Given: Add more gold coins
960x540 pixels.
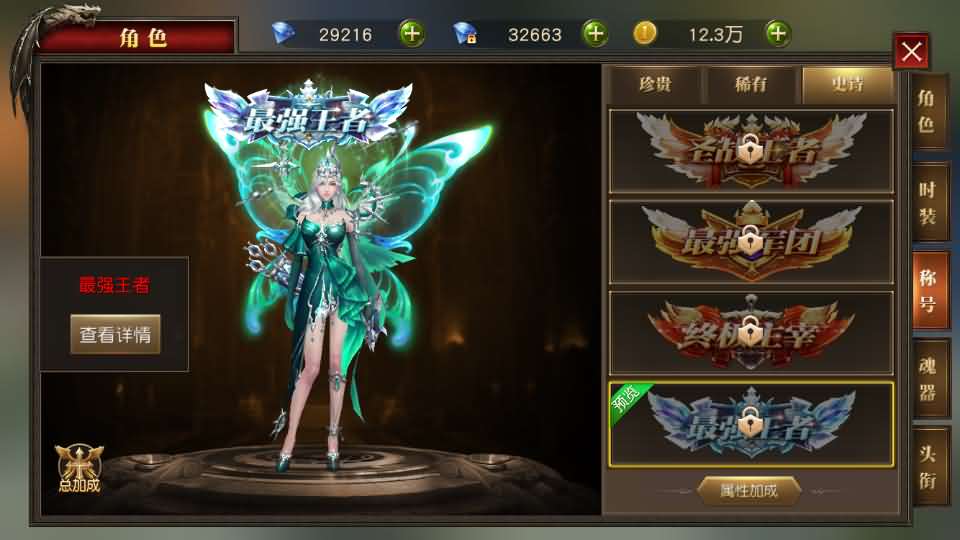Looking at the screenshot, I should pos(778,33).
